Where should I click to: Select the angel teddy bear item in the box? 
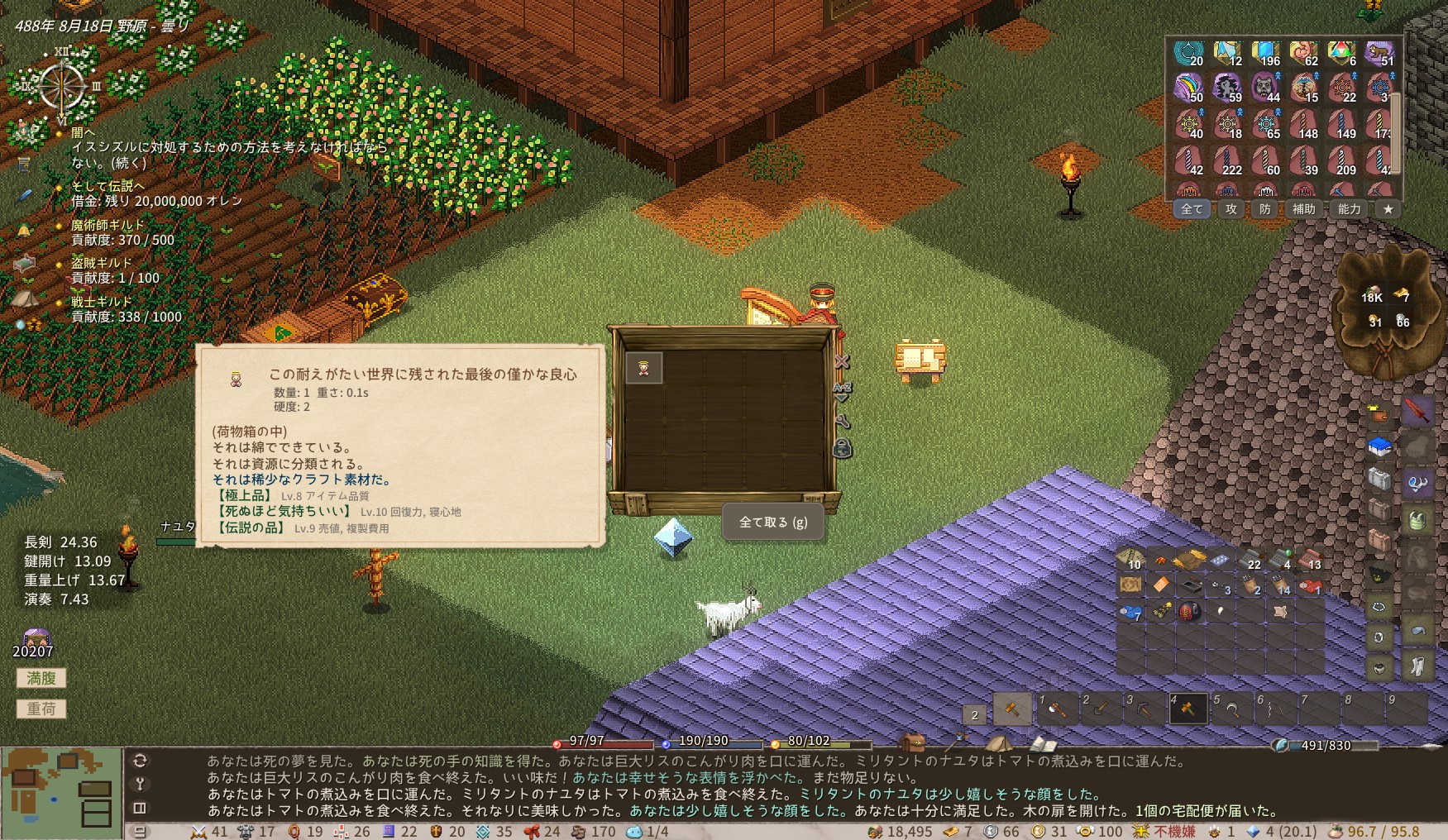tap(643, 368)
